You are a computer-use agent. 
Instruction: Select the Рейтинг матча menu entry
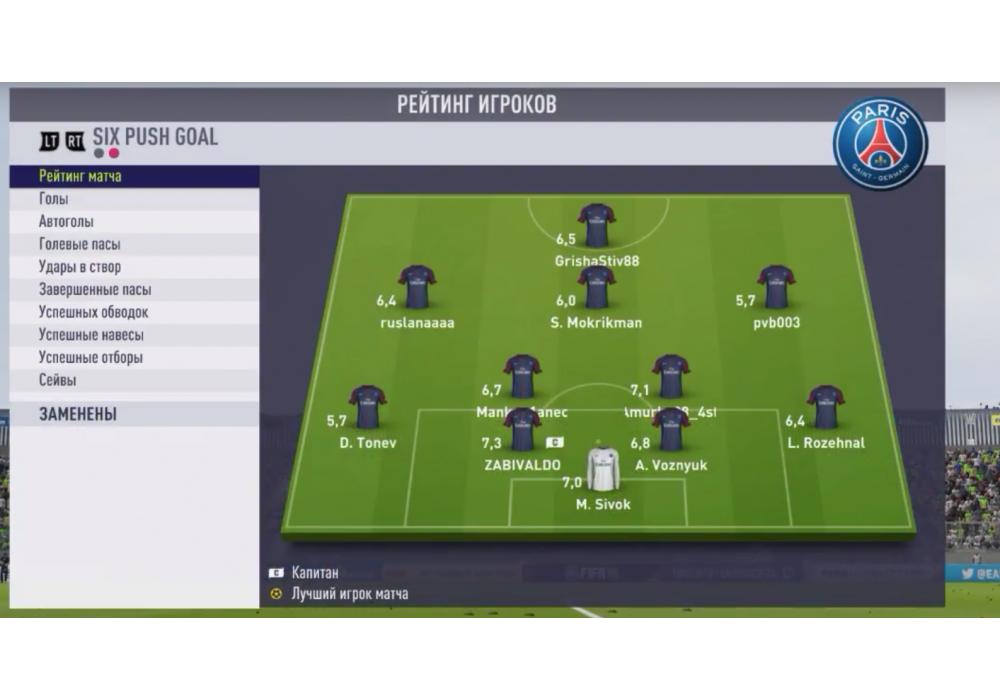coord(80,177)
